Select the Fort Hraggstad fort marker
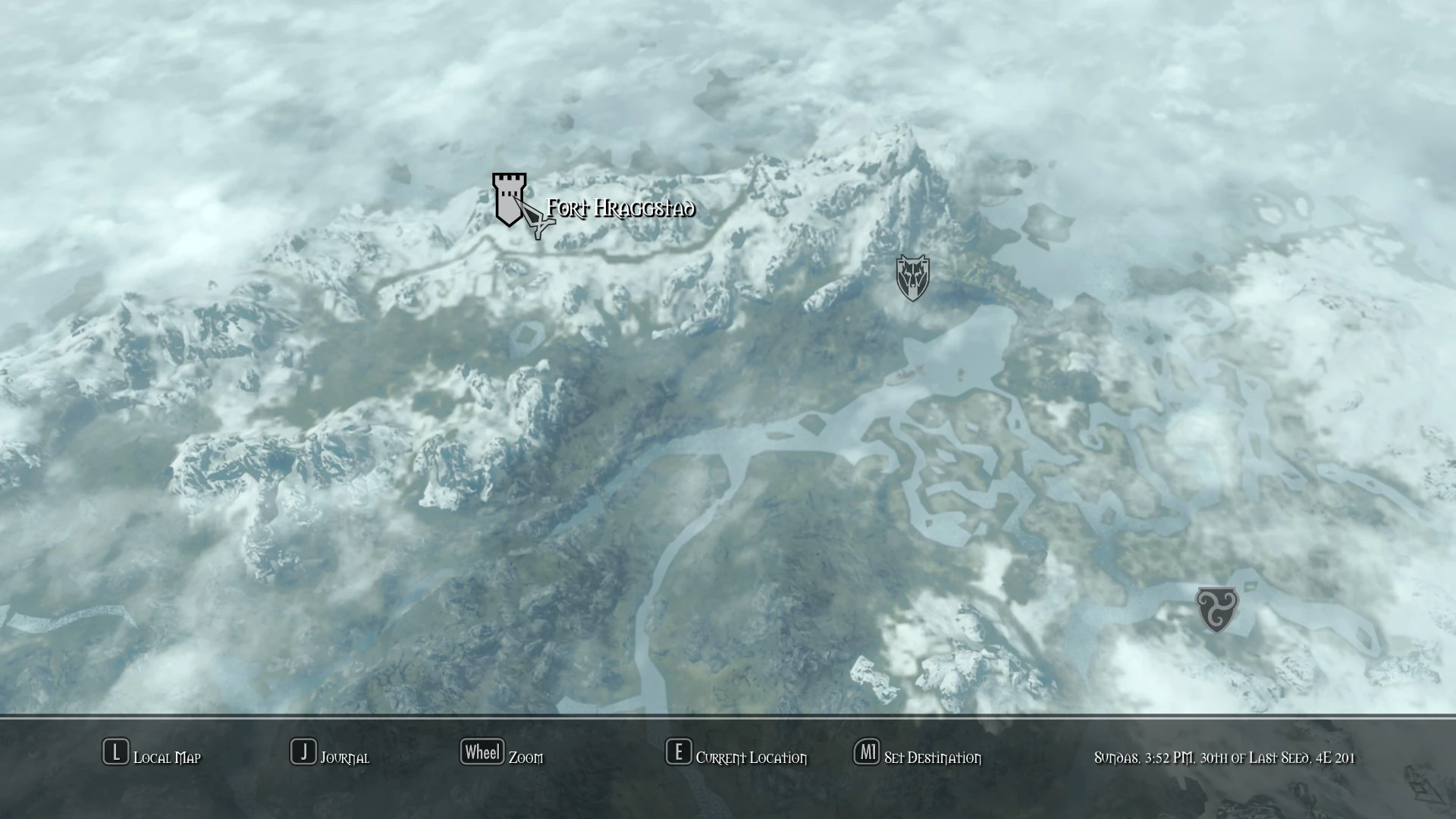Viewport: 1456px width, 819px height. [508, 199]
